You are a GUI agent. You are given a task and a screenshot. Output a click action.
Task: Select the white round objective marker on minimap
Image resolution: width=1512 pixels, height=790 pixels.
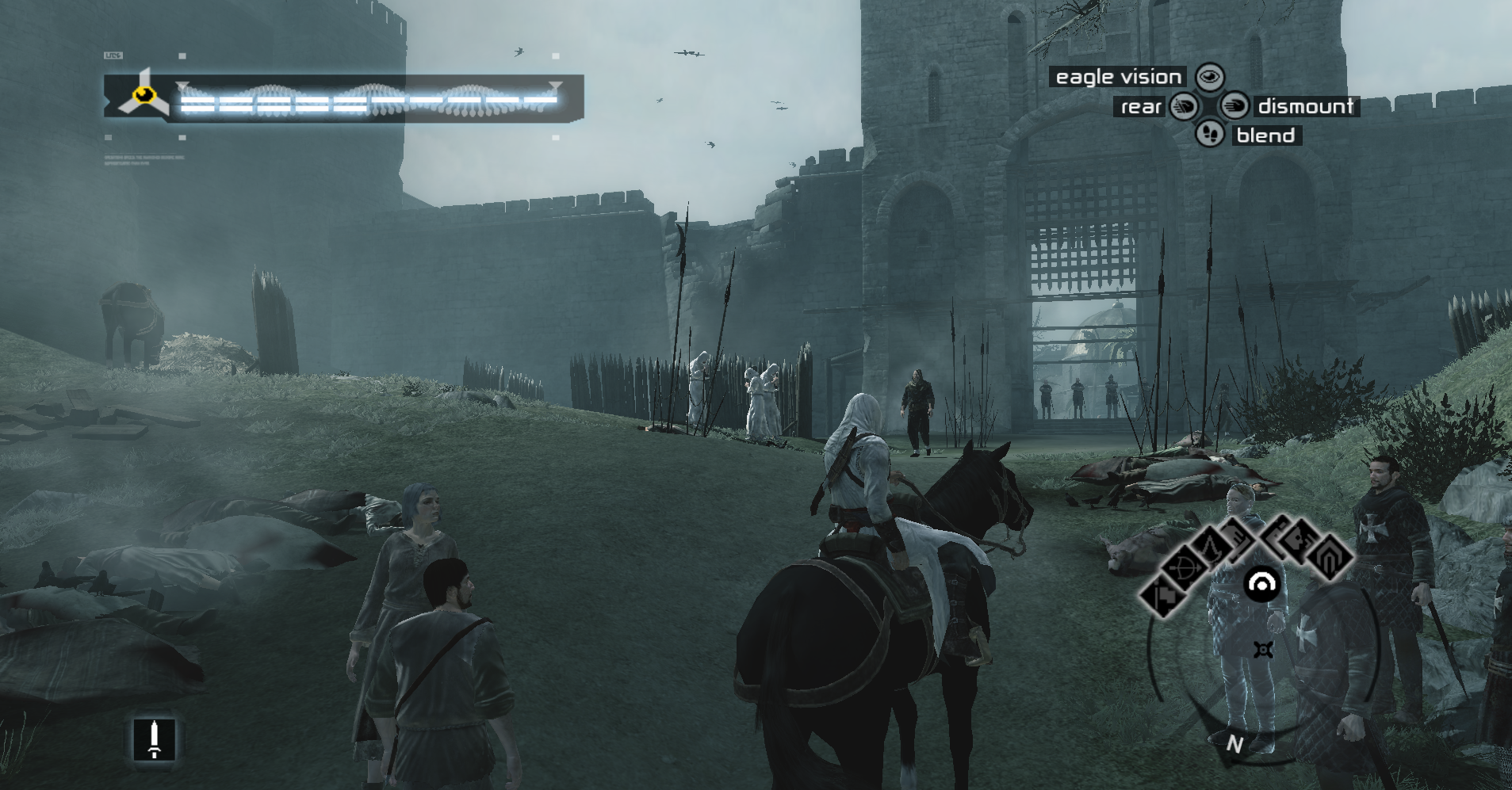[x=1261, y=586]
